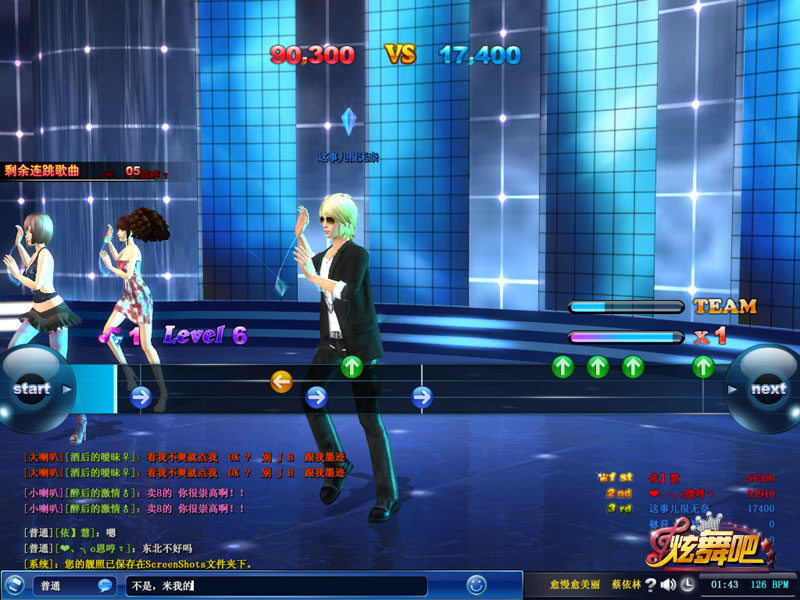The width and height of the screenshot is (800, 600).
Task: Click the round blue button left of chat channel
Action: [x=14, y=585]
